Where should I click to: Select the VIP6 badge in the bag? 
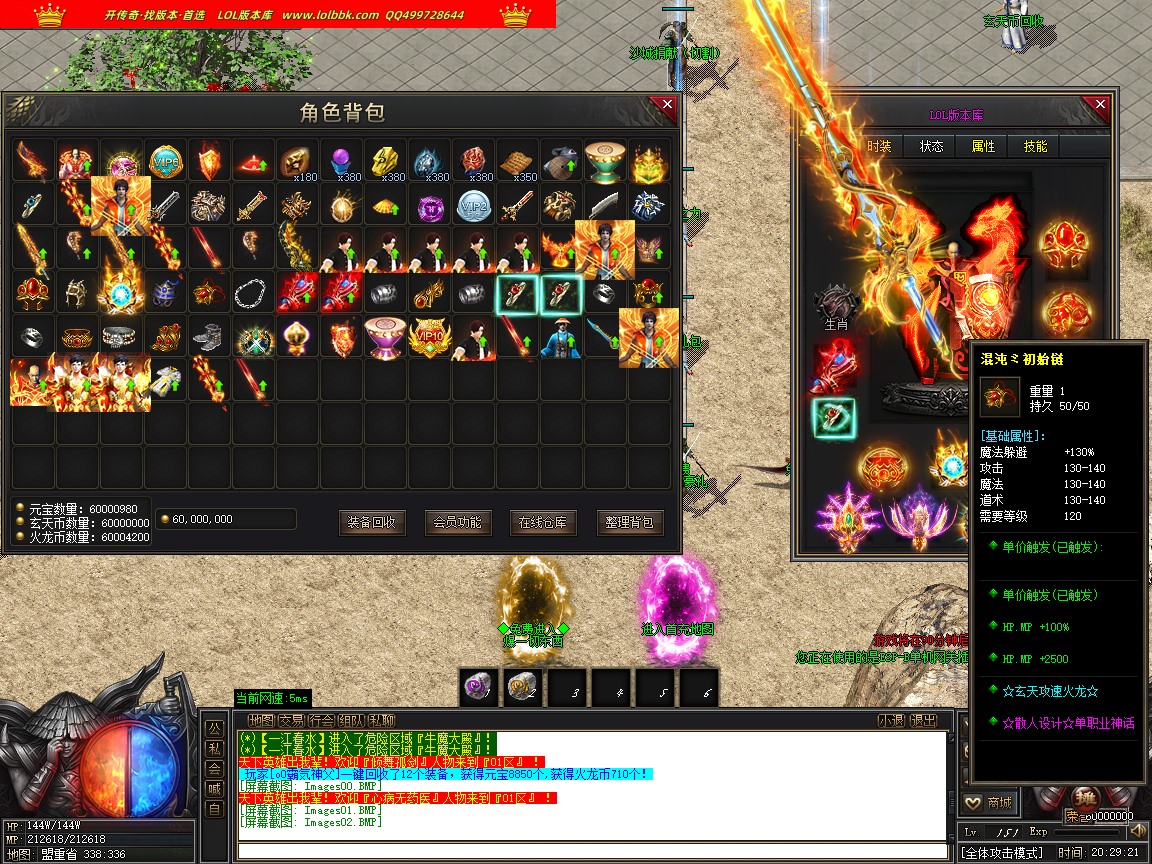pos(165,160)
